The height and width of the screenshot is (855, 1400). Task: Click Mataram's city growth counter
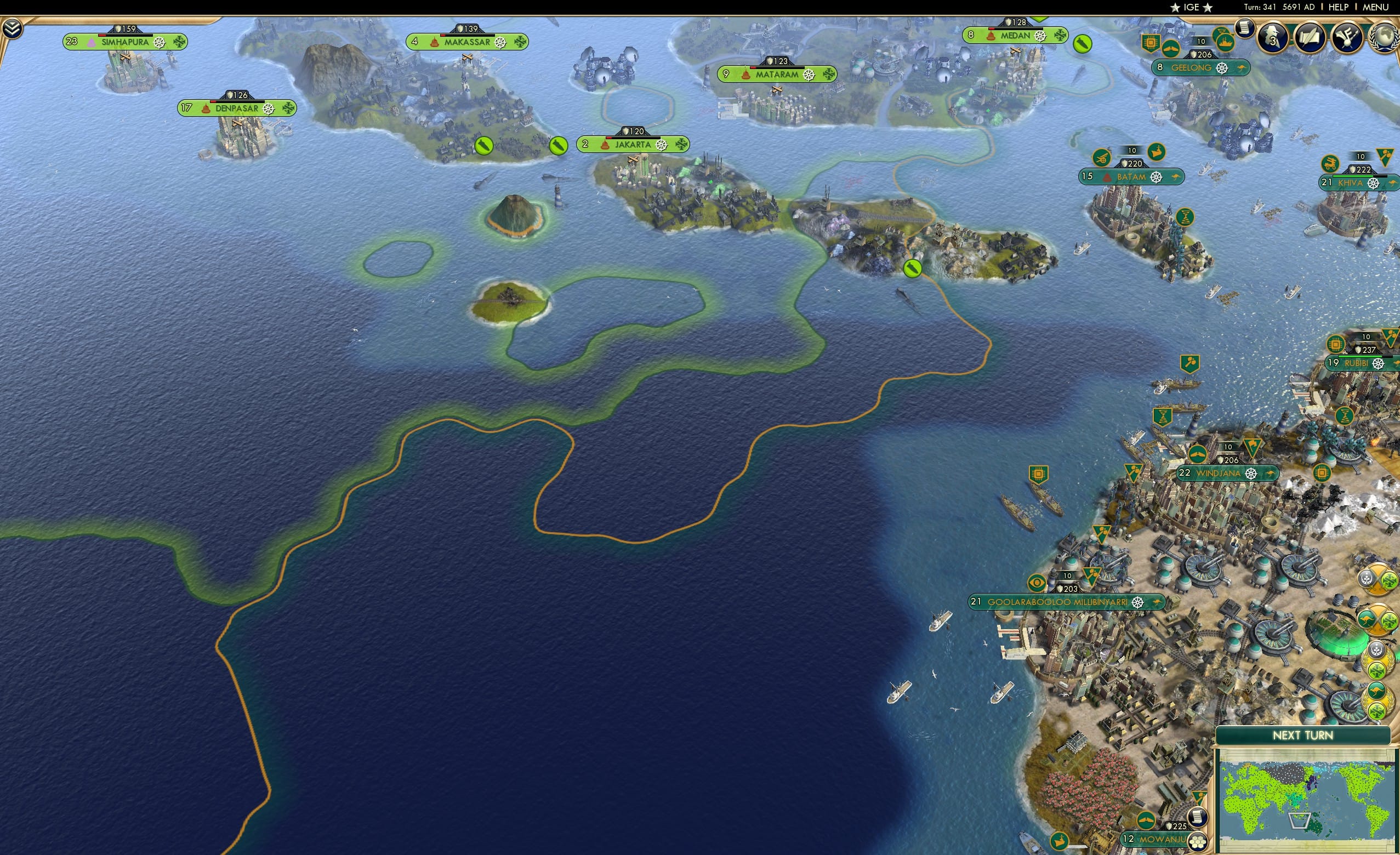point(727,74)
